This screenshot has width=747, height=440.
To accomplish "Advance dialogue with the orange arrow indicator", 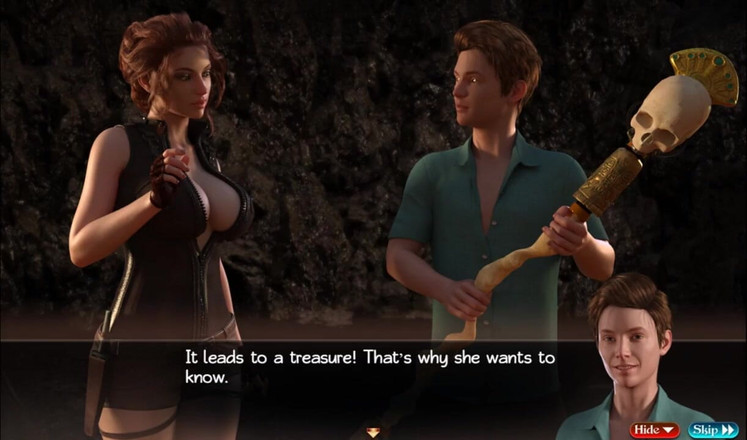I will click(x=374, y=432).
